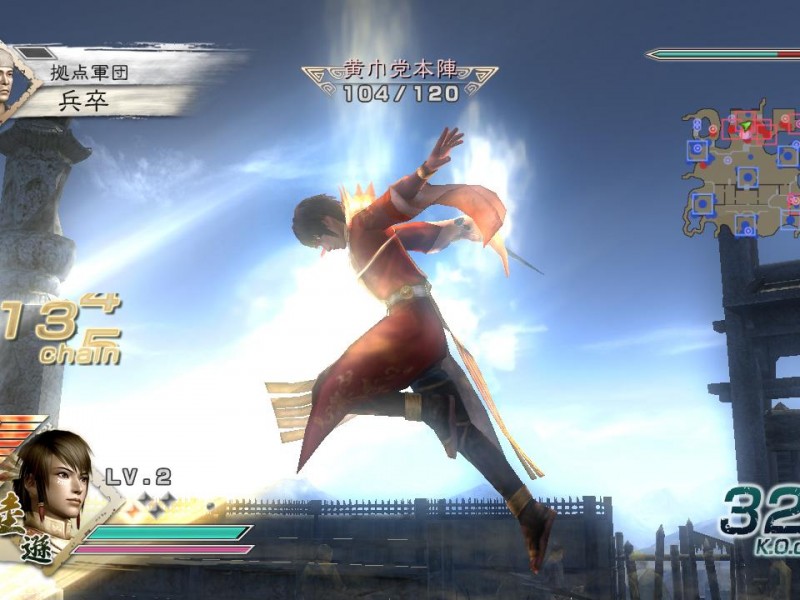Image resolution: width=800 pixels, height=600 pixels.
Task: Click the battlefield minimap
Action: (741, 170)
